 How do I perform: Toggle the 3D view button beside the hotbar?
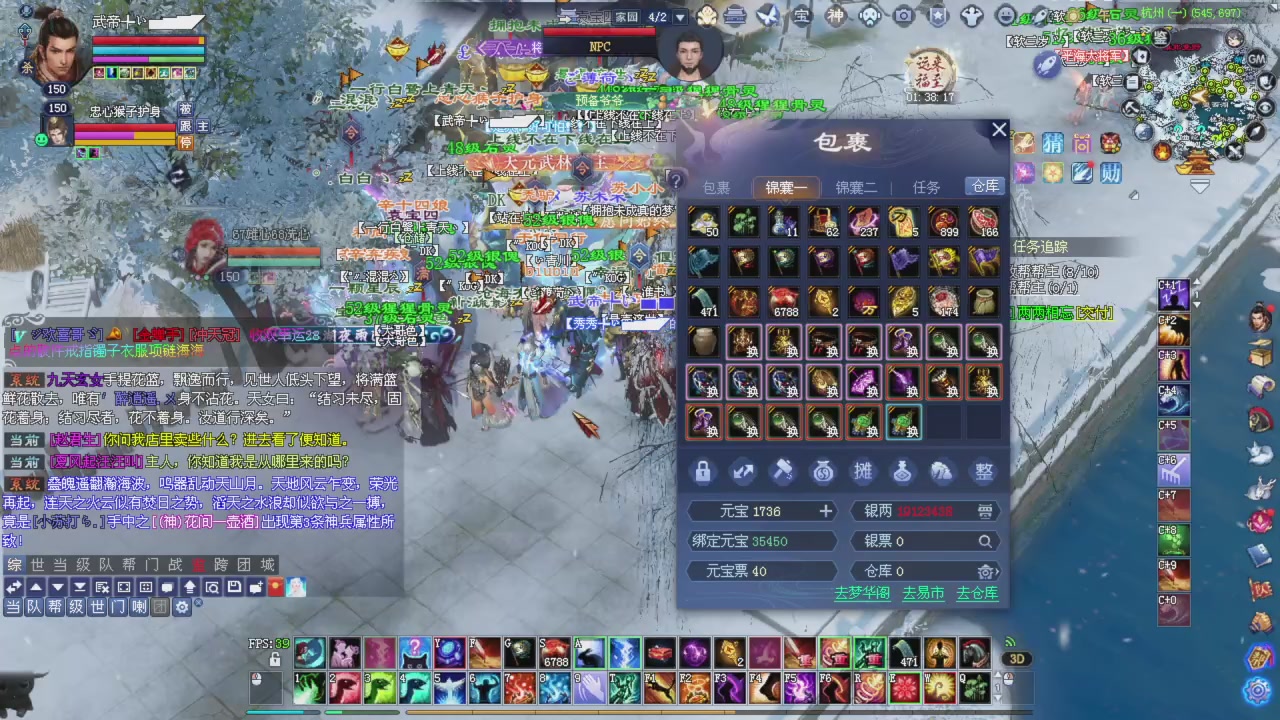[x=1017, y=658]
